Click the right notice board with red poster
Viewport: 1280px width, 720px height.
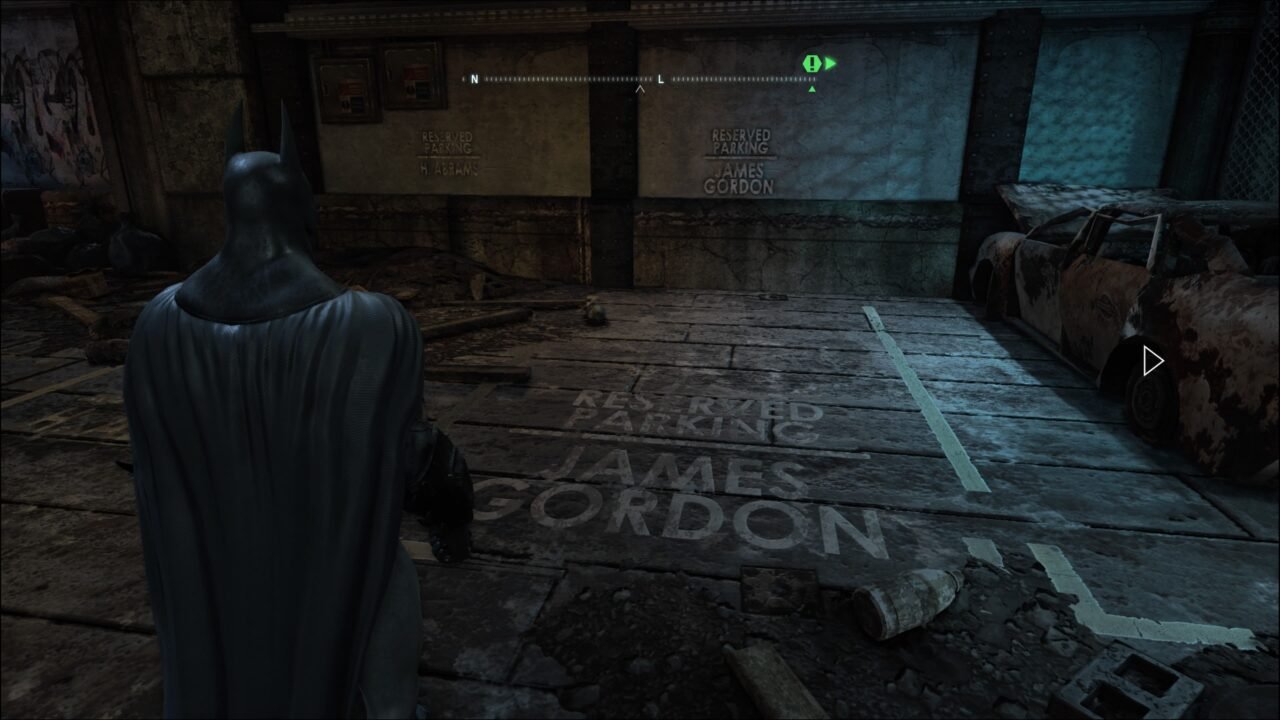coord(412,75)
